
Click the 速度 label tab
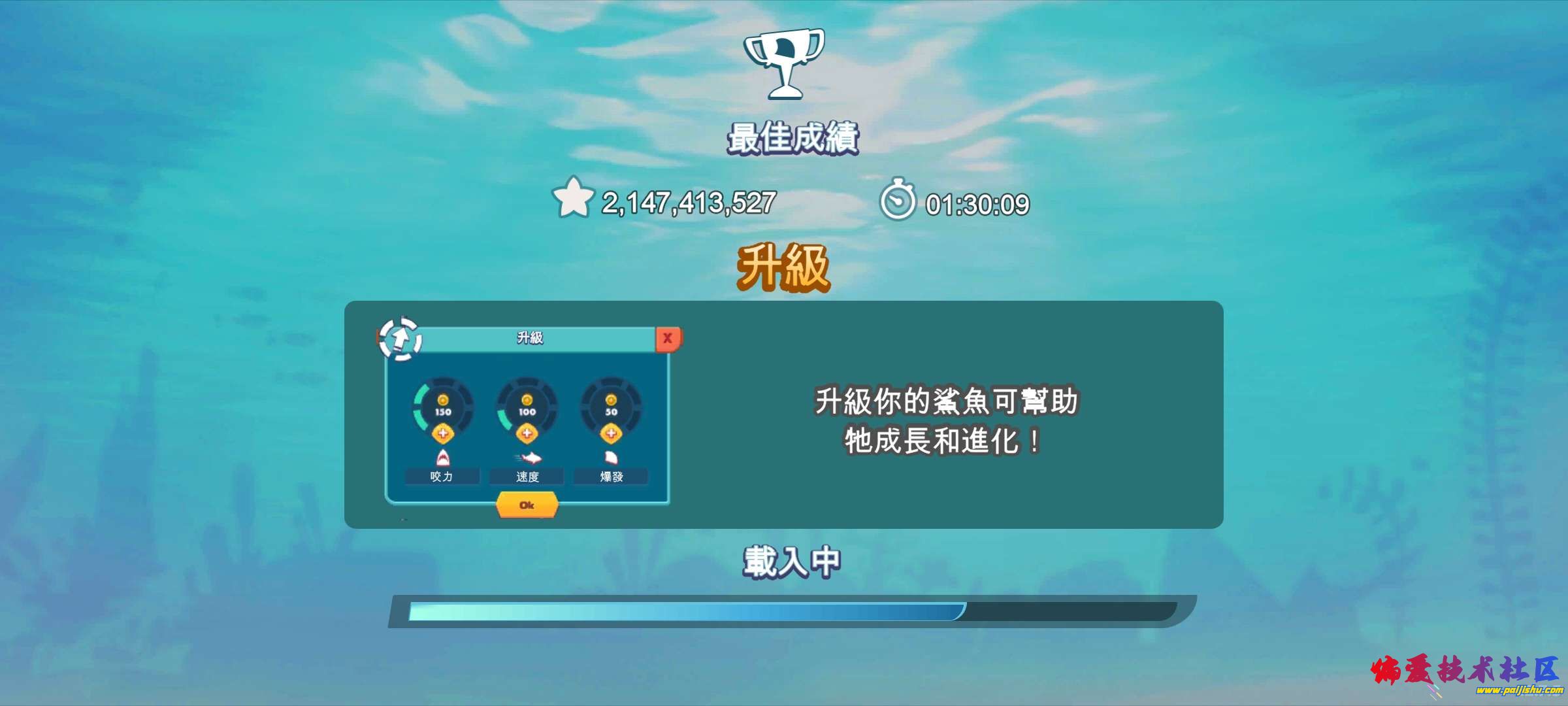pos(527,477)
